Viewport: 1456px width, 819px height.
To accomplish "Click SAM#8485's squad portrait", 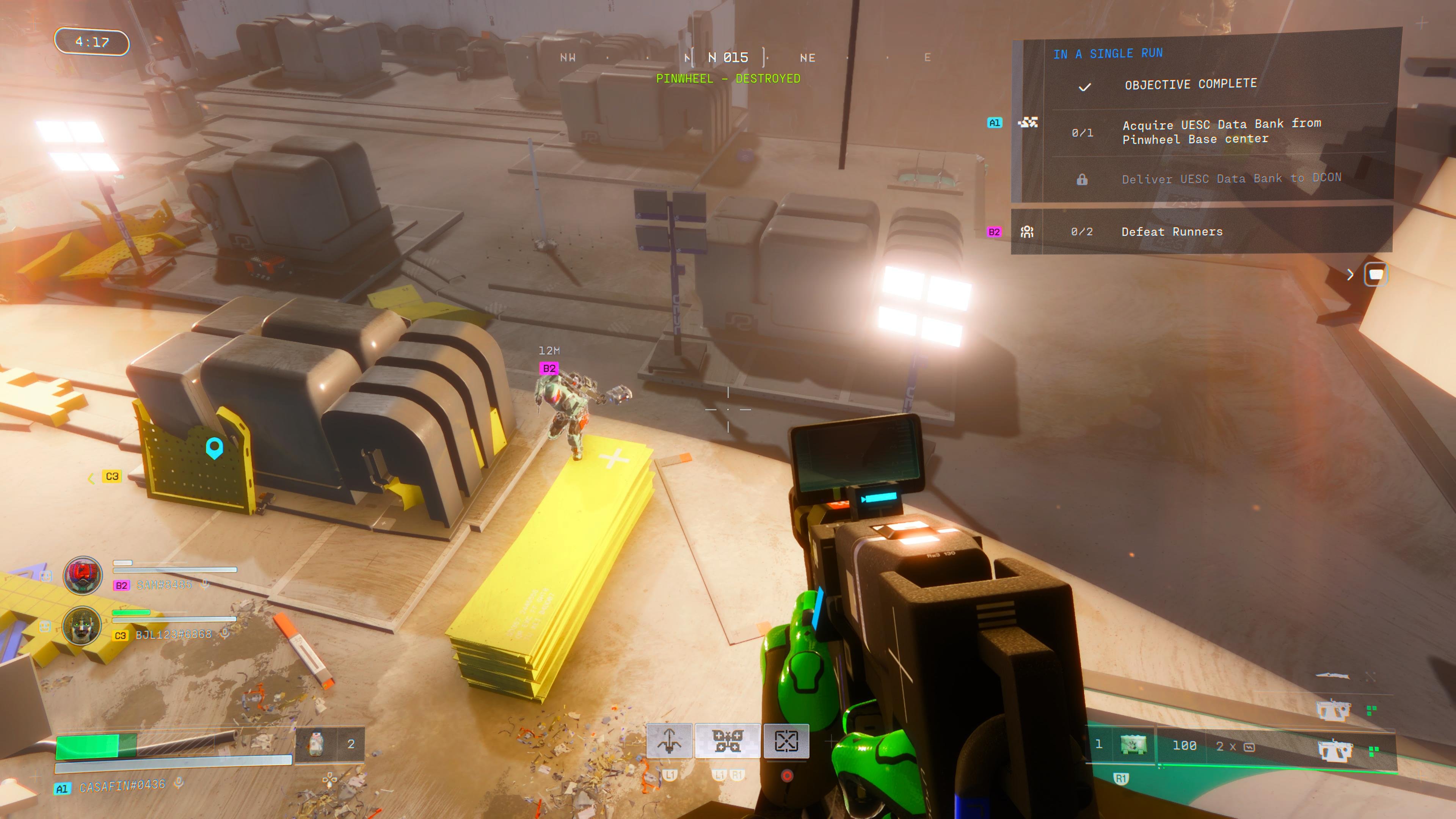I will (x=83, y=576).
